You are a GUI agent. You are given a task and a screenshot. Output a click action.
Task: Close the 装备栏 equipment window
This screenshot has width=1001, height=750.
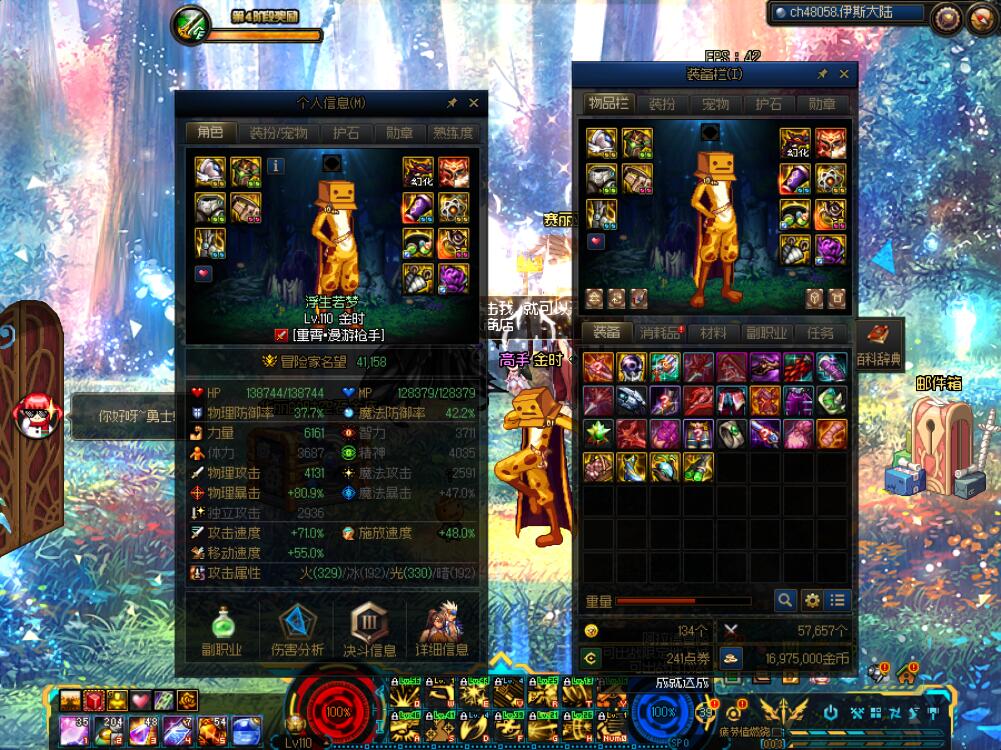845,74
